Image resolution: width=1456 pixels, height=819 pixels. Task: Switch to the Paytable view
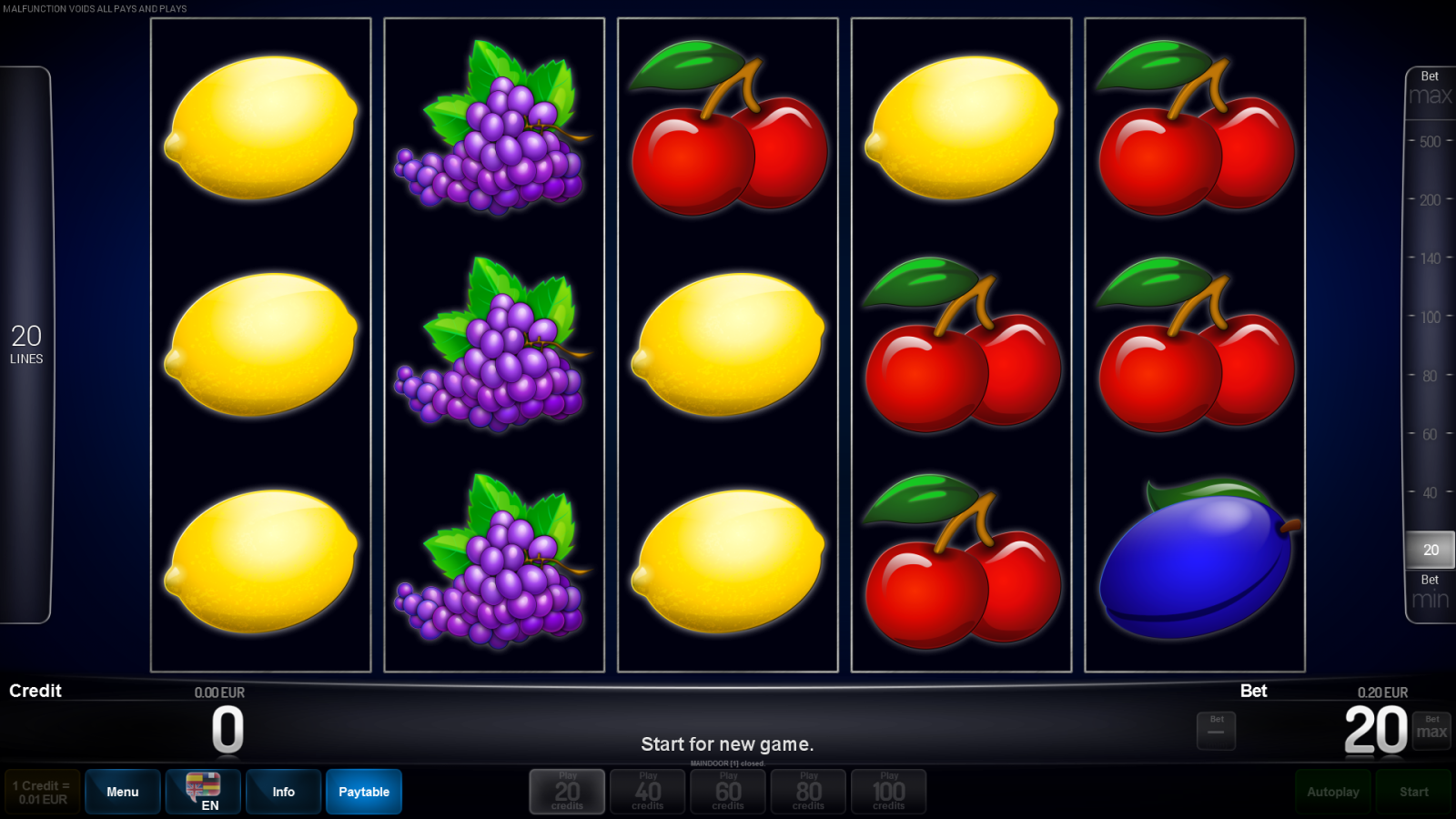[363, 791]
